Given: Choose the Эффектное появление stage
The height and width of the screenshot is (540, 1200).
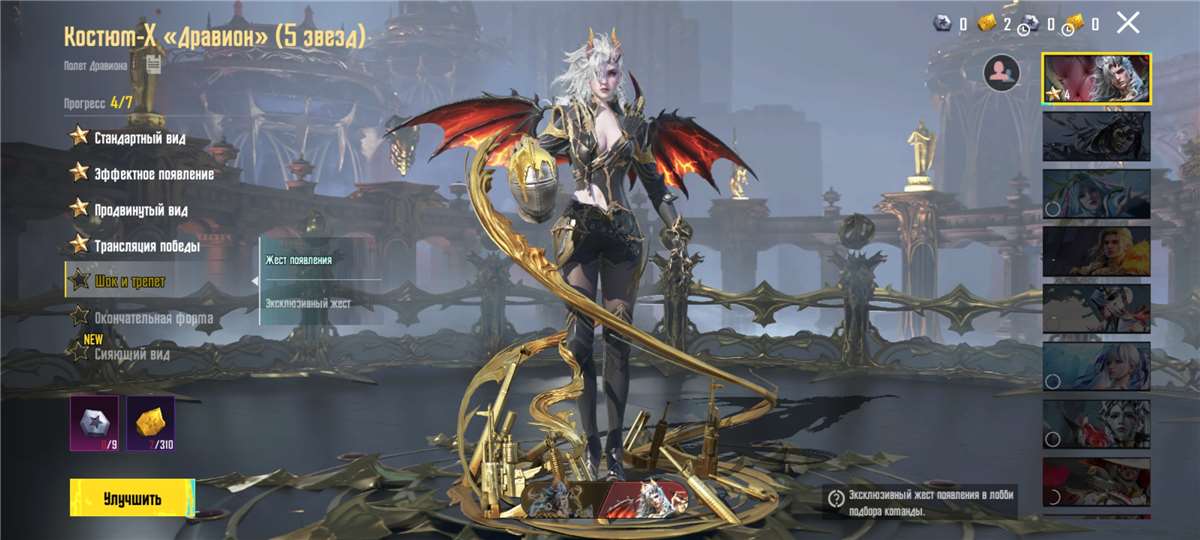Looking at the screenshot, I should [152, 174].
